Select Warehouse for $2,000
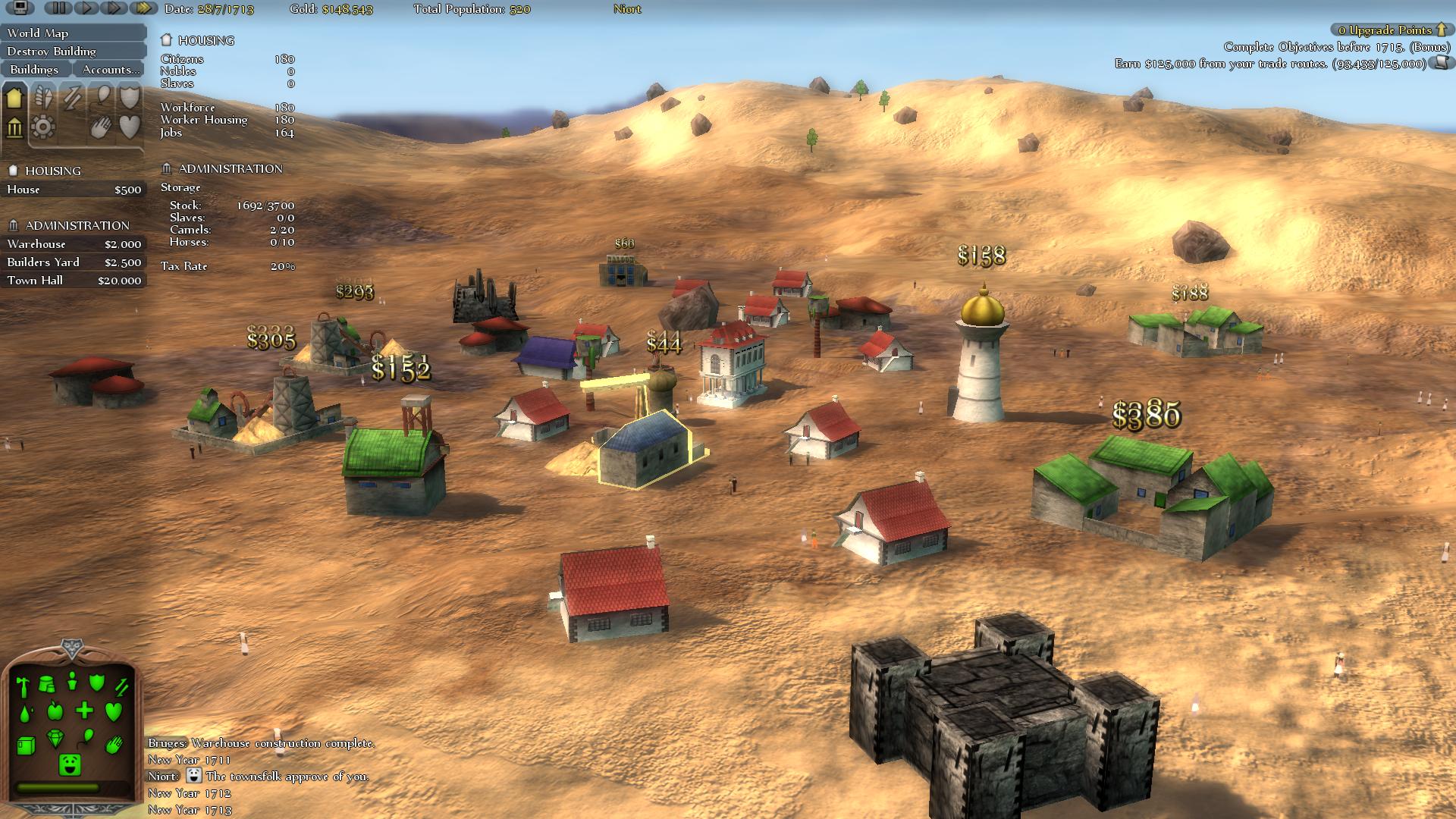Viewport: 1456px width, 819px height. [x=73, y=244]
